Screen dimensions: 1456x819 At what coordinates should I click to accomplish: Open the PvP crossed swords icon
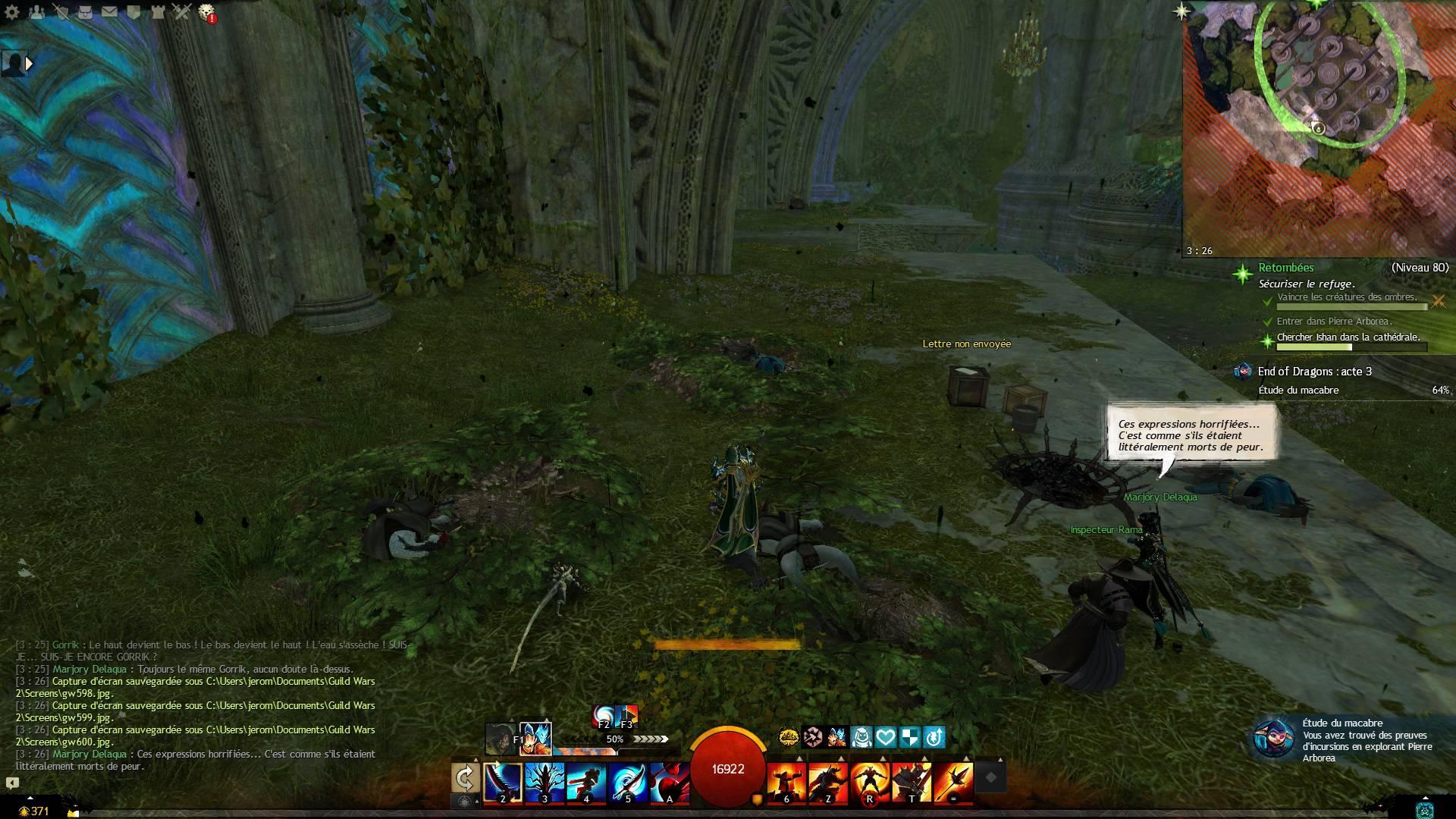(x=182, y=11)
